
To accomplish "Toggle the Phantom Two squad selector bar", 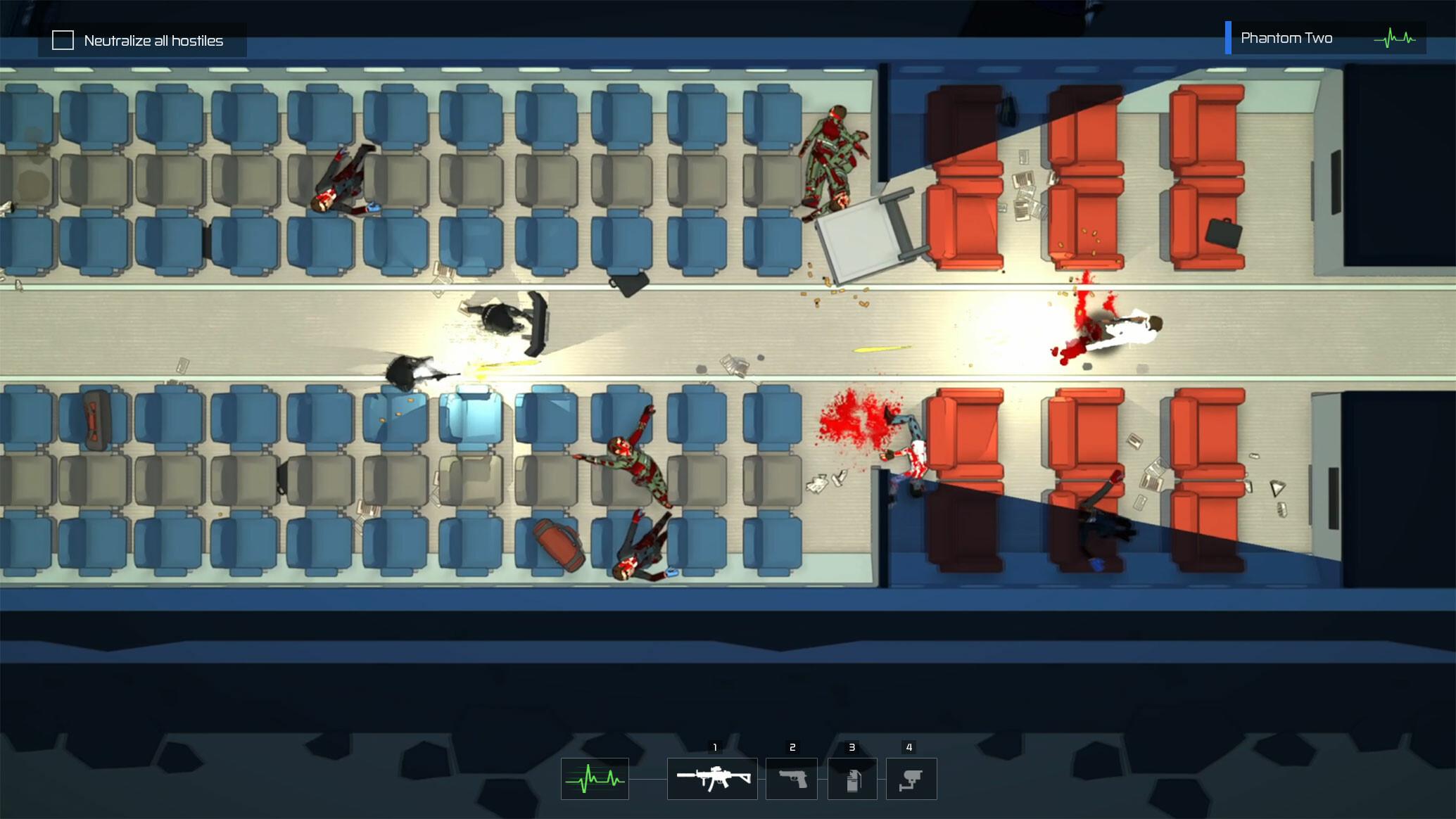I will tap(1229, 37).
